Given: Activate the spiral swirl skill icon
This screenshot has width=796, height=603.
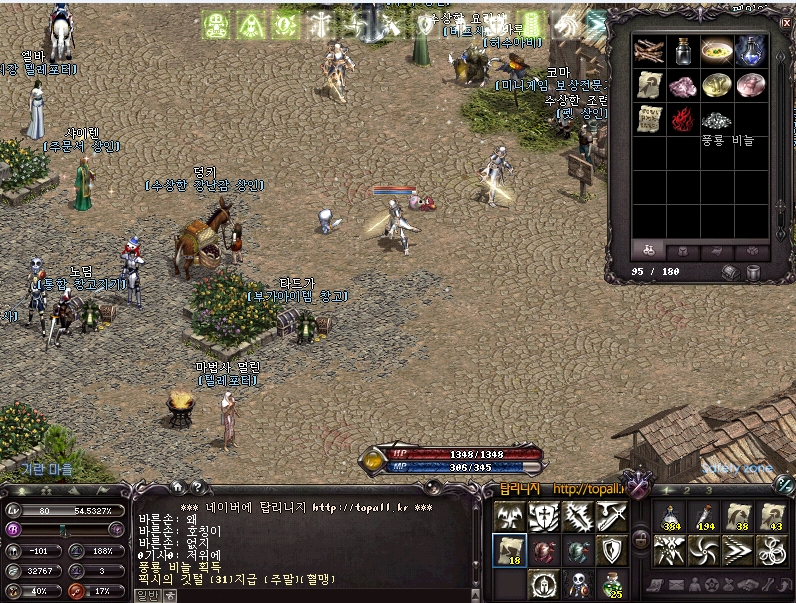Looking at the screenshot, I should (704, 551).
